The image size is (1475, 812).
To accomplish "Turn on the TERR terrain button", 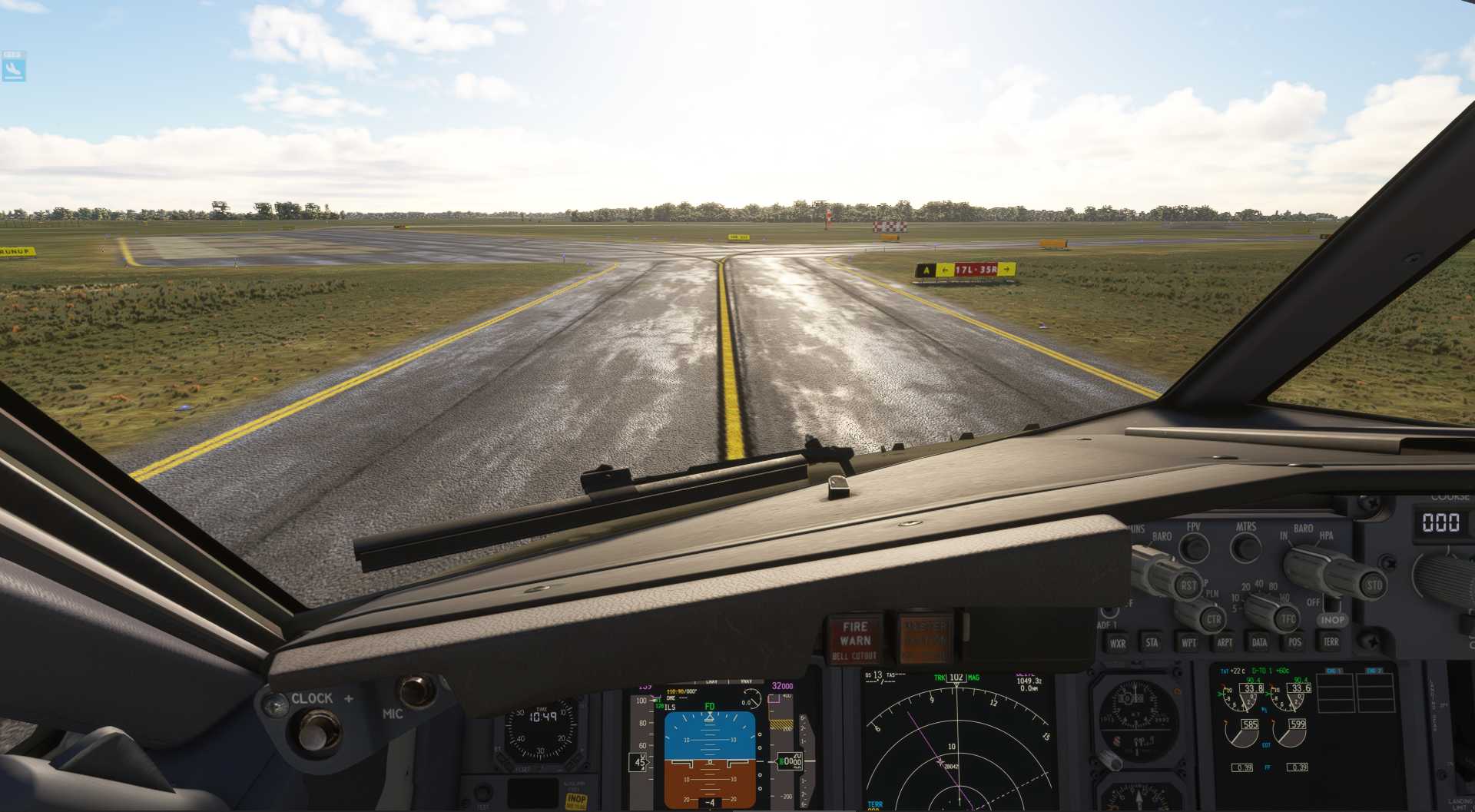I will 1331,641.
